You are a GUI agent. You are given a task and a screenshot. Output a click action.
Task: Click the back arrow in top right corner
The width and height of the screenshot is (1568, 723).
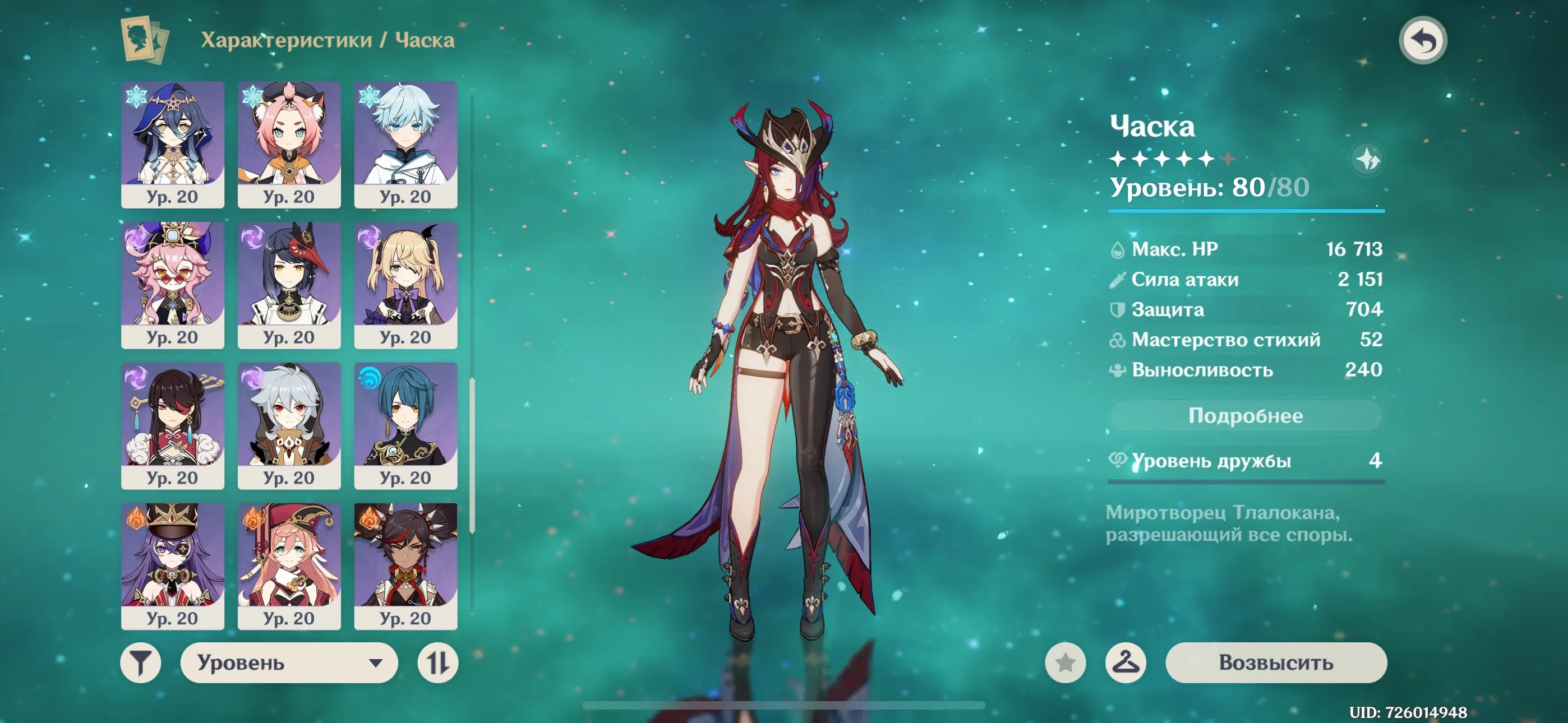[x=1423, y=39]
